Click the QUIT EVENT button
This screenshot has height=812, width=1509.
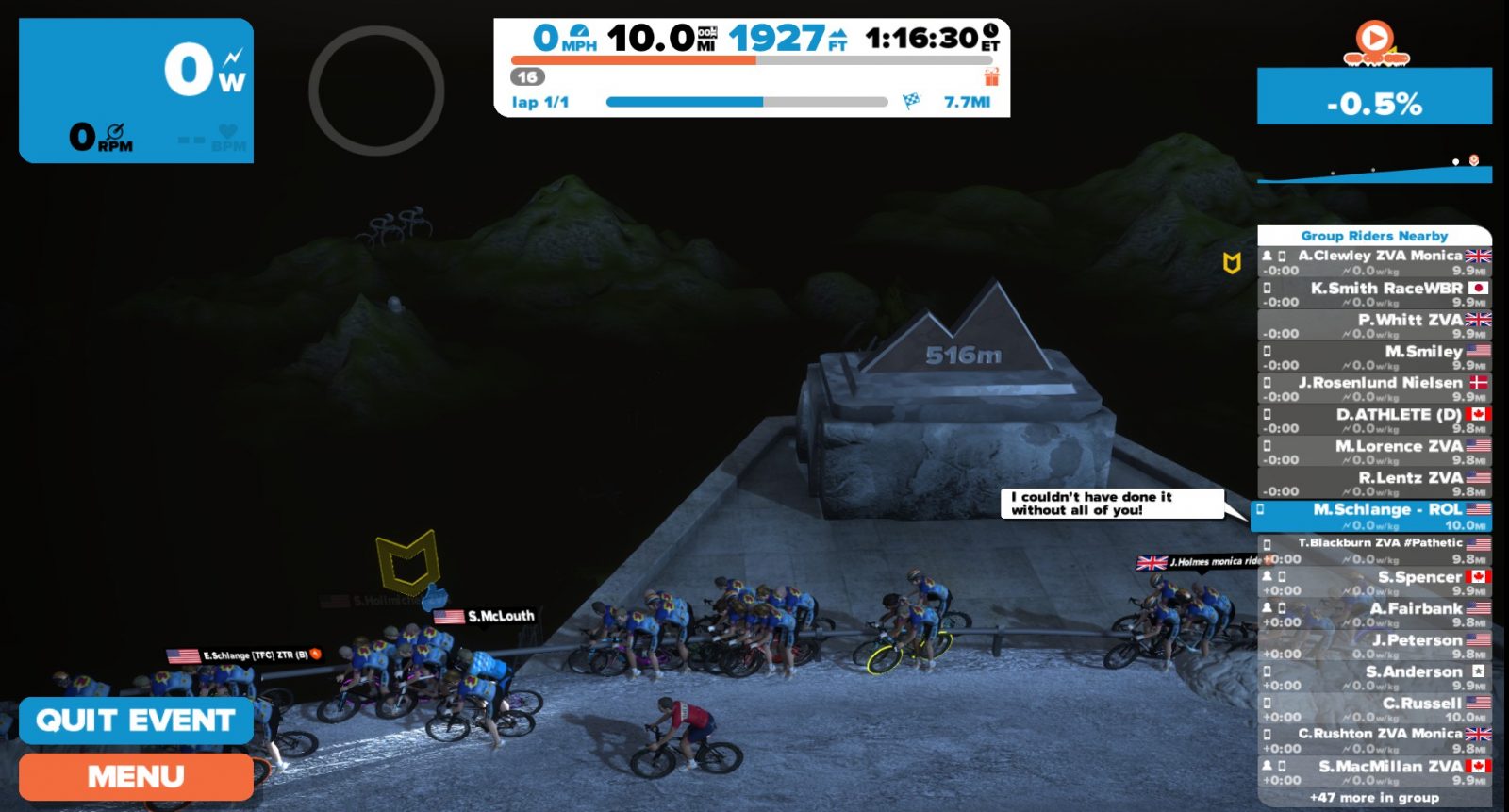coord(136,721)
